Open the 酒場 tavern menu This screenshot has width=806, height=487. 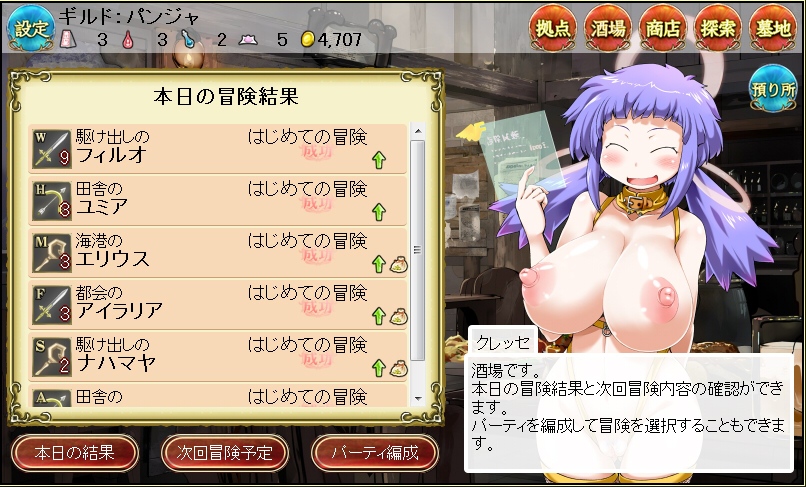click(x=612, y=28)
